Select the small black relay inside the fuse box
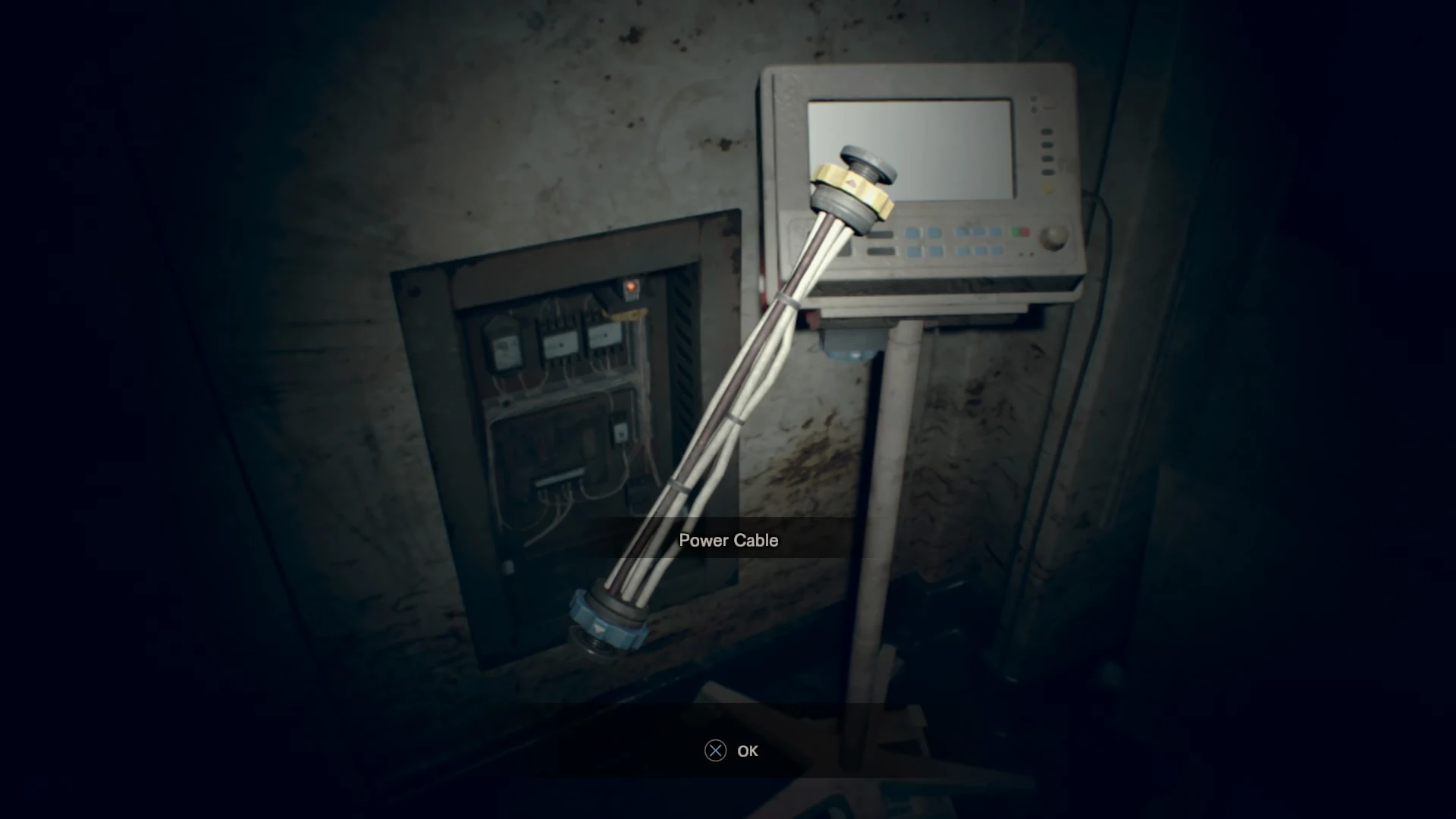This screenshot has width=1456, height=819. [x=620, y=433]
